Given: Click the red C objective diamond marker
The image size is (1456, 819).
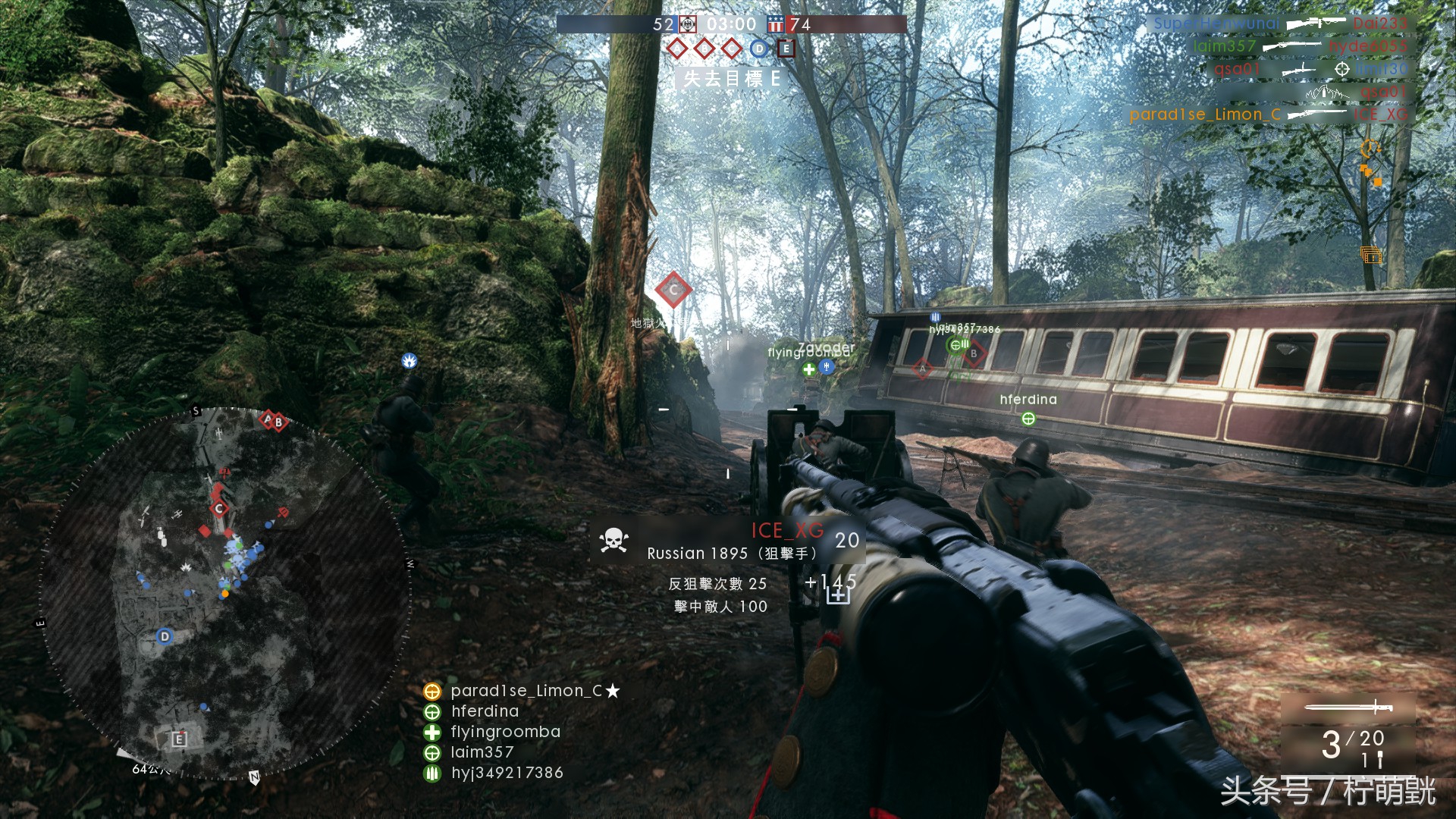Looking at the screenshot, I should point(673,290).
